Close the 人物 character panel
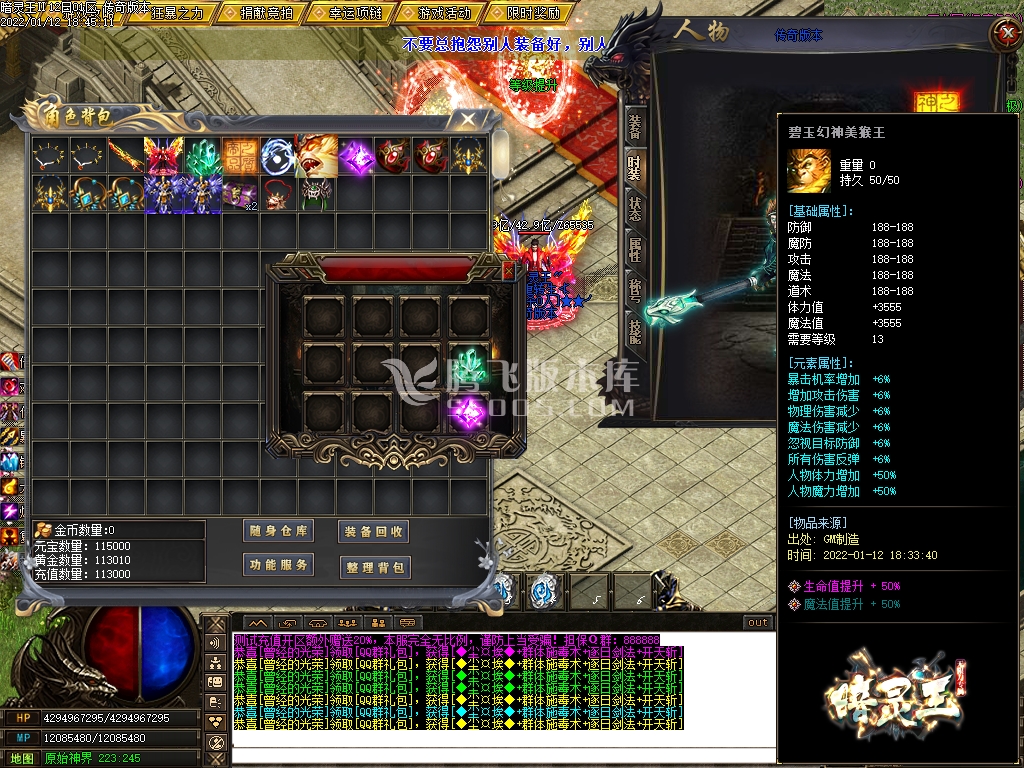The height and width of the screenshot is (768, 1024). tap(1003, 33)
